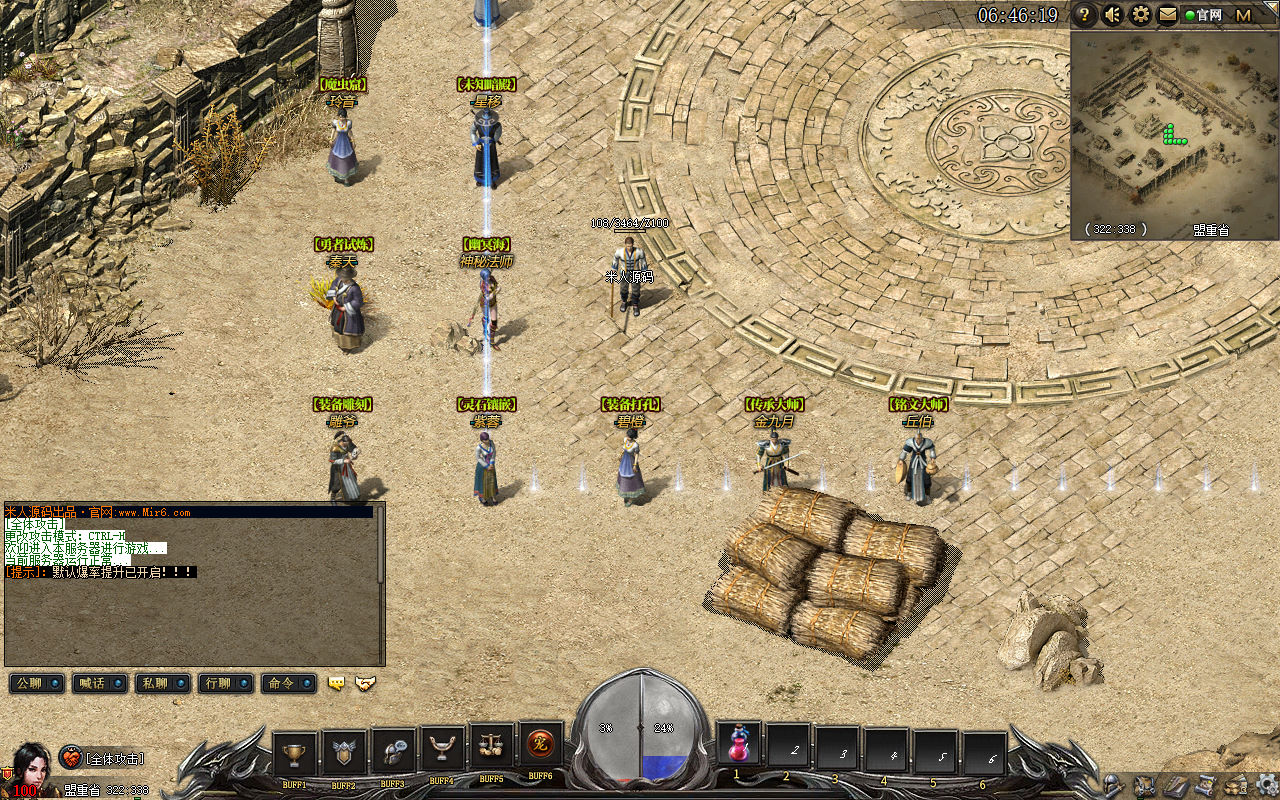Switch to the 公聊 public chat channel
The height and width of the screenshot is (800, 1280).
36,683
